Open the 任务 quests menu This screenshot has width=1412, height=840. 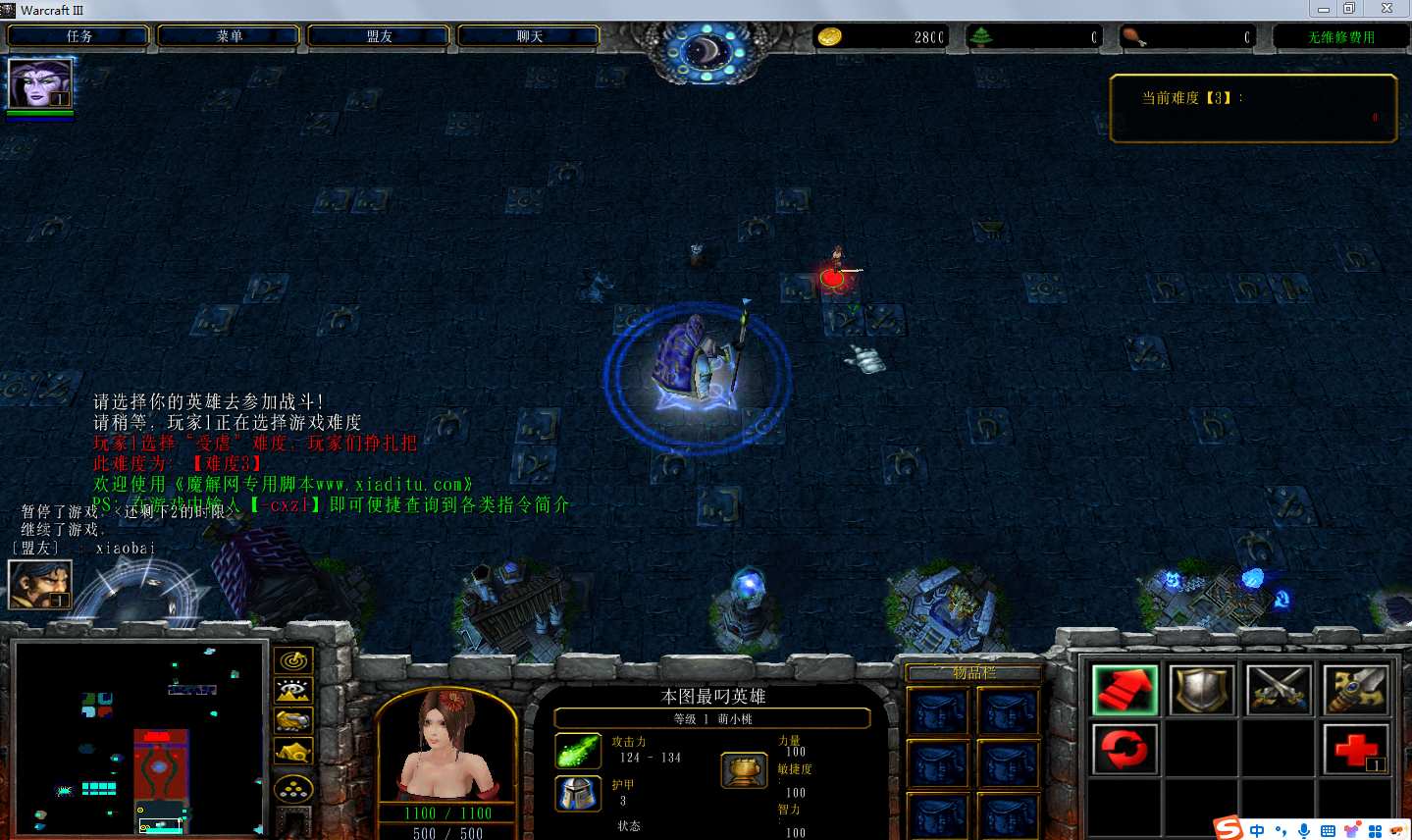(x=78, y=36)
